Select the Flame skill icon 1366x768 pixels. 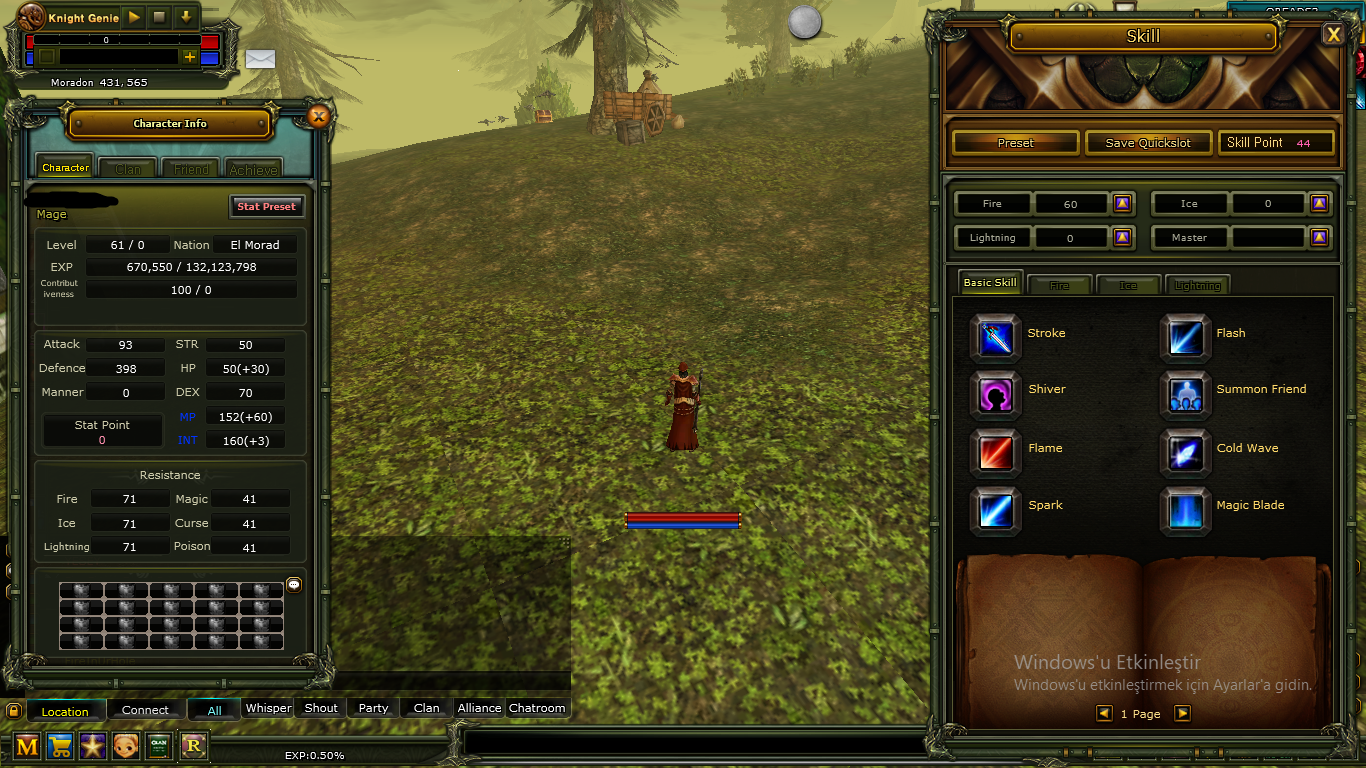tap(994, 452)
